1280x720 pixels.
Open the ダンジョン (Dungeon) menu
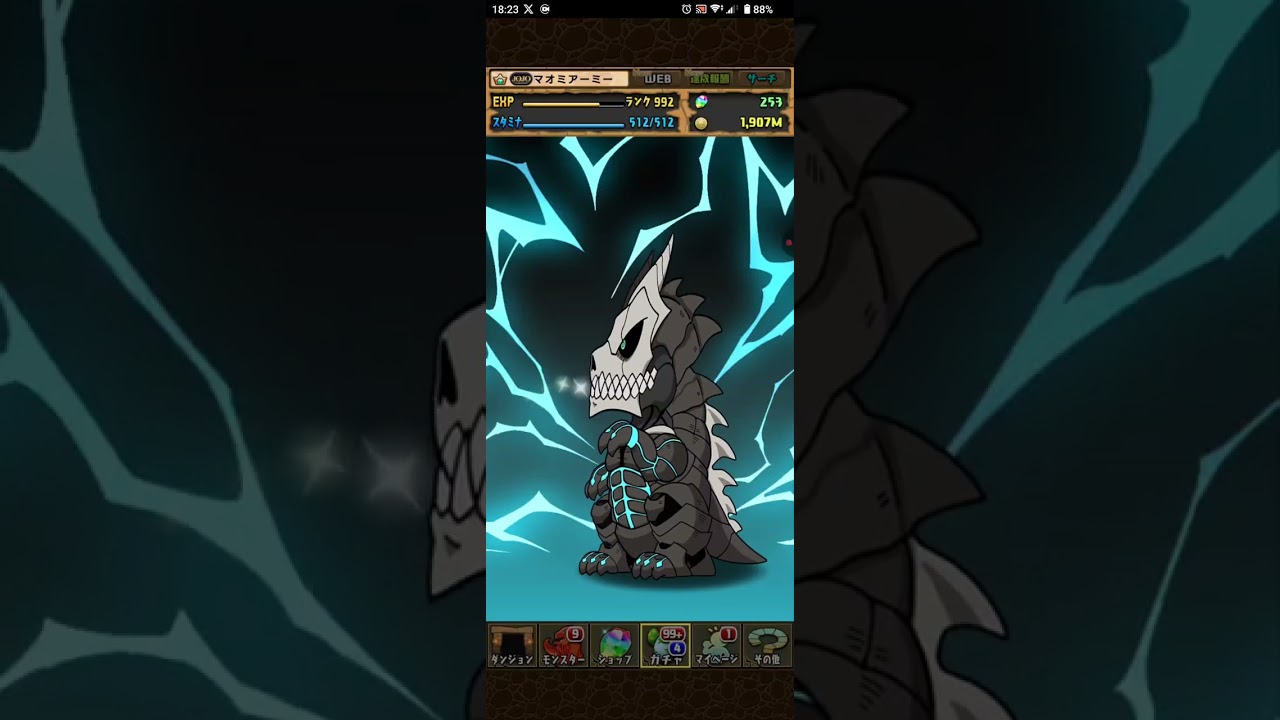[x=512, y=645]
